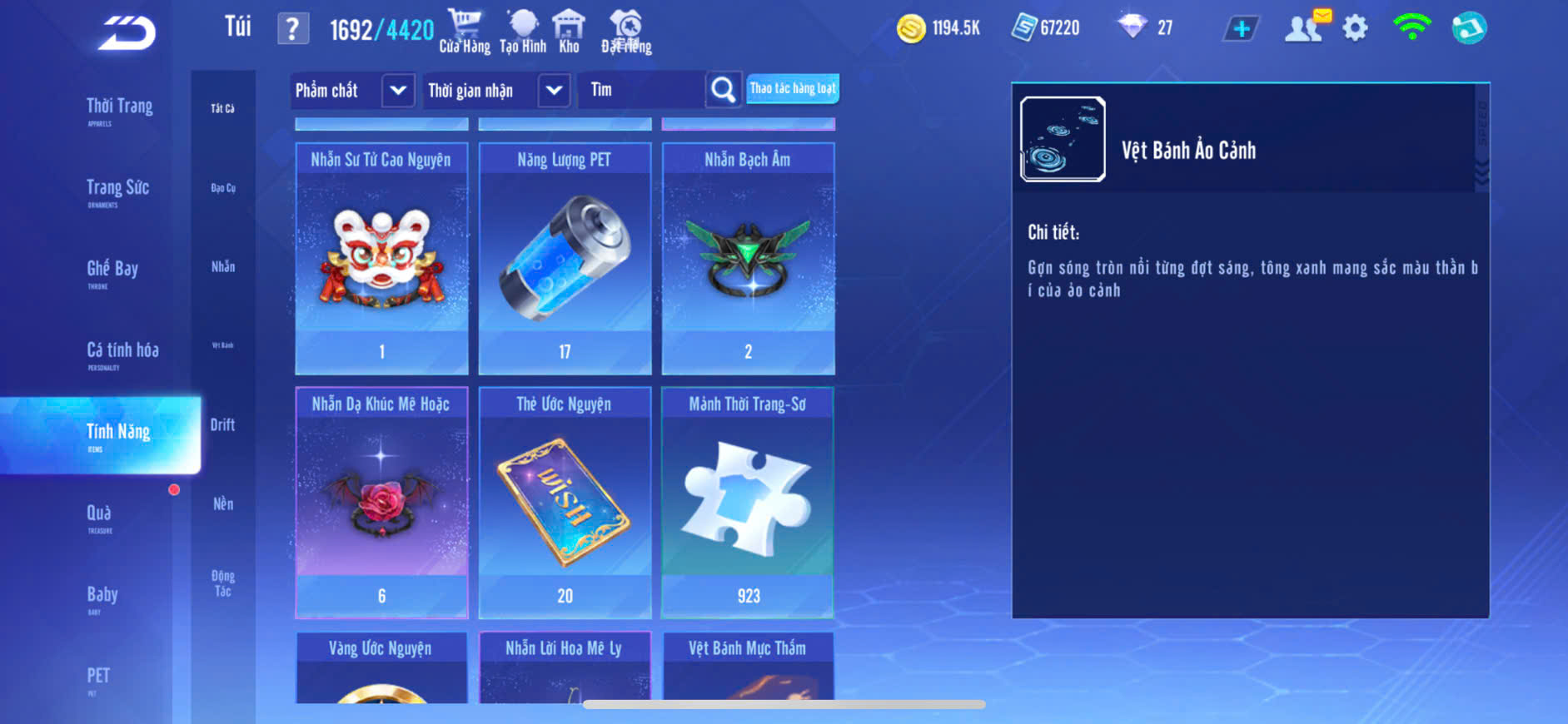Select Mảnh Thời Trang-Sơ puzzle piece

pyautogui.click(x=748, y=503)
